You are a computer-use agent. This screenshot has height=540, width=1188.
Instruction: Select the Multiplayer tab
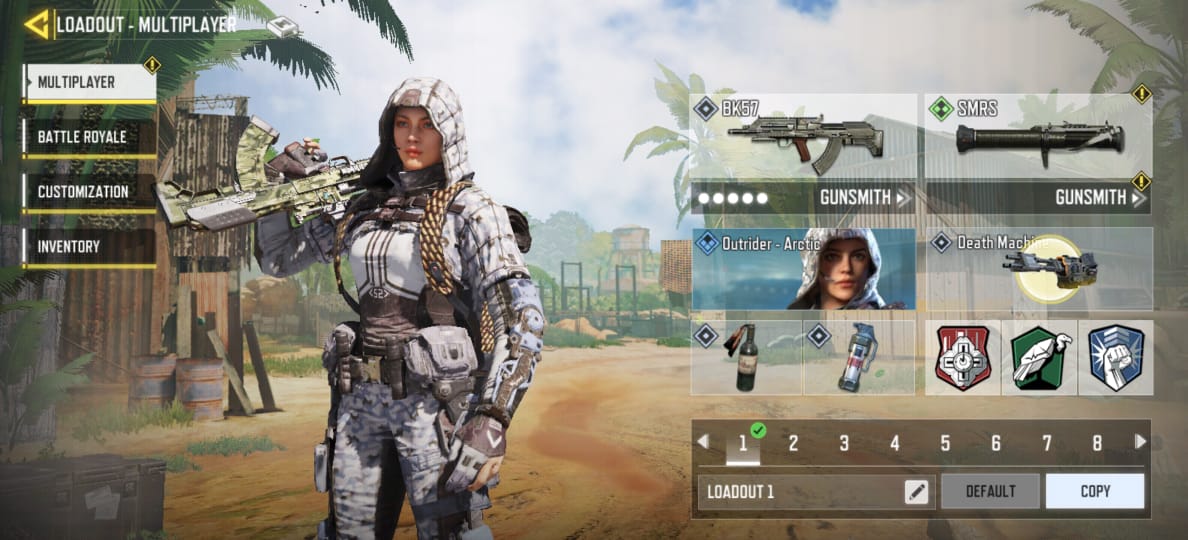coord(90,83)
